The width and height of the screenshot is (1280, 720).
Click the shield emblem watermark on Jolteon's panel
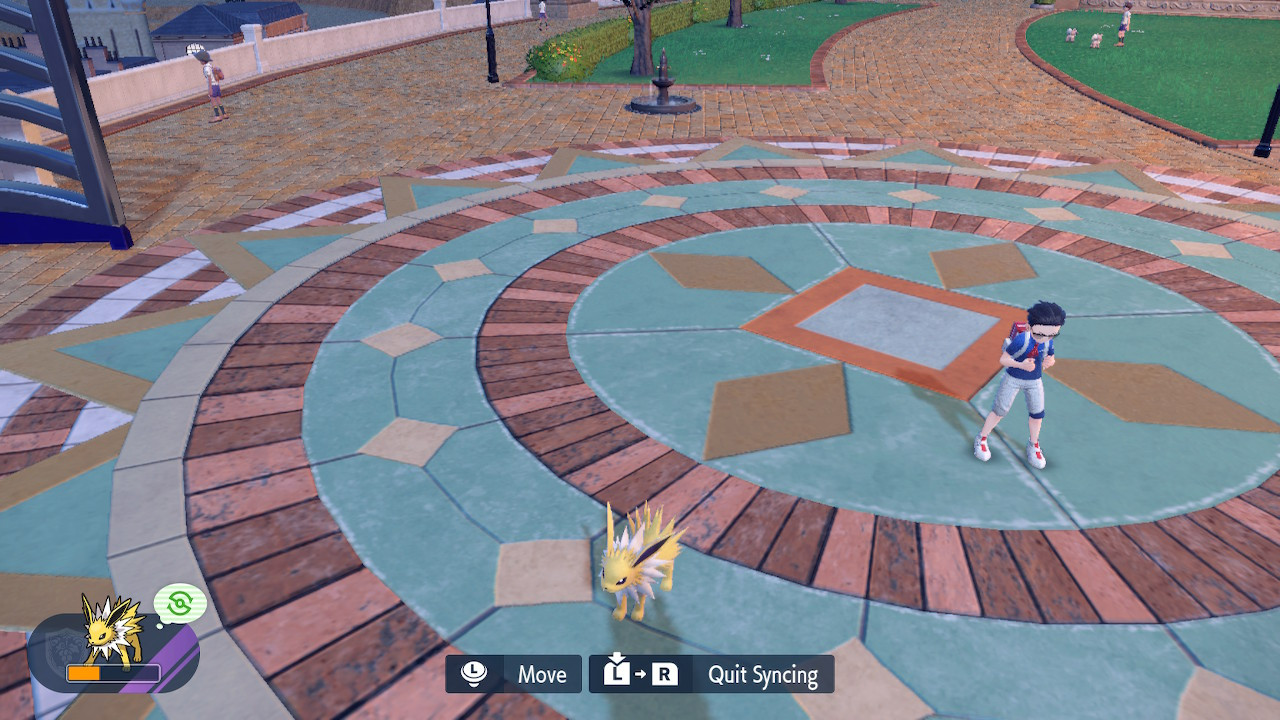[x=62, y=647]
